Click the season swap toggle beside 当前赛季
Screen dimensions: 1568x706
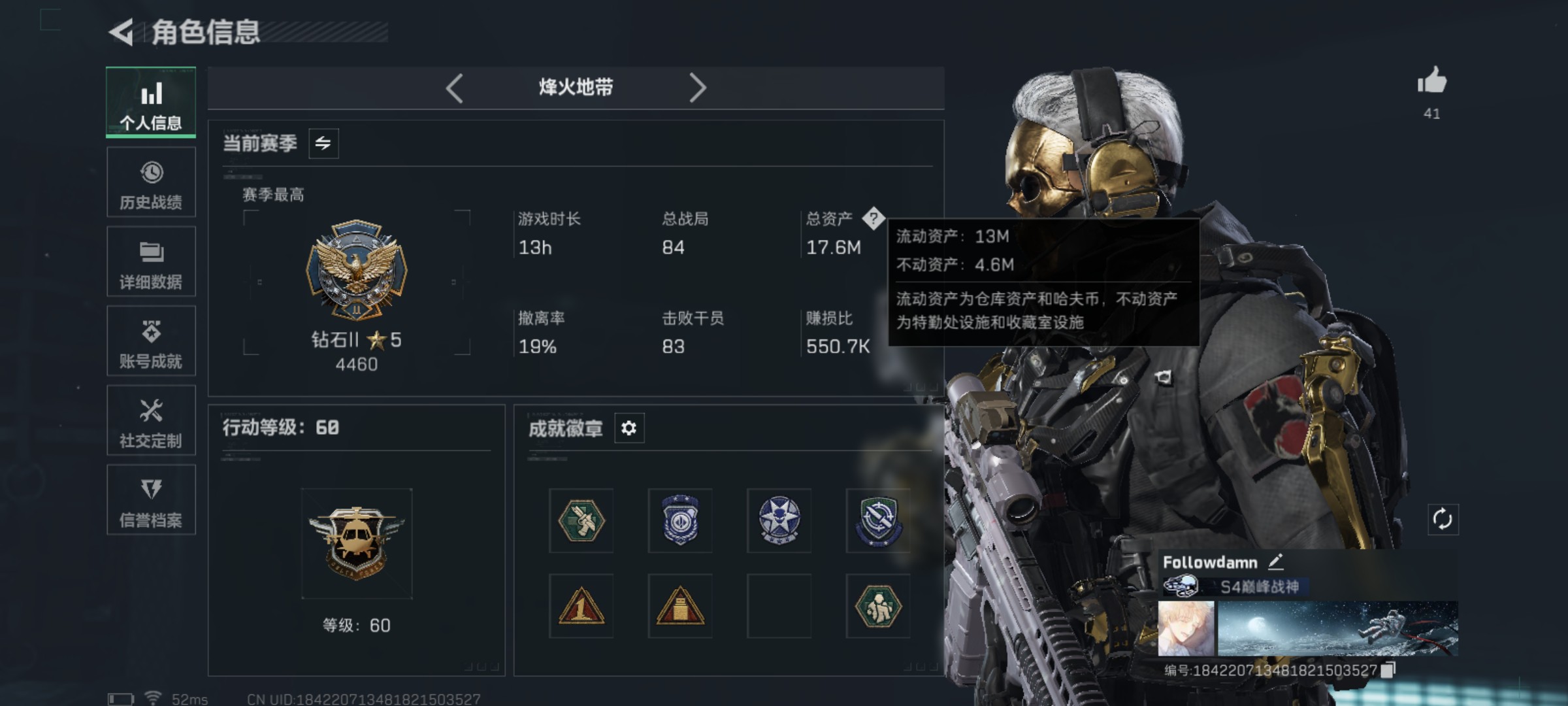click(325, 143)
